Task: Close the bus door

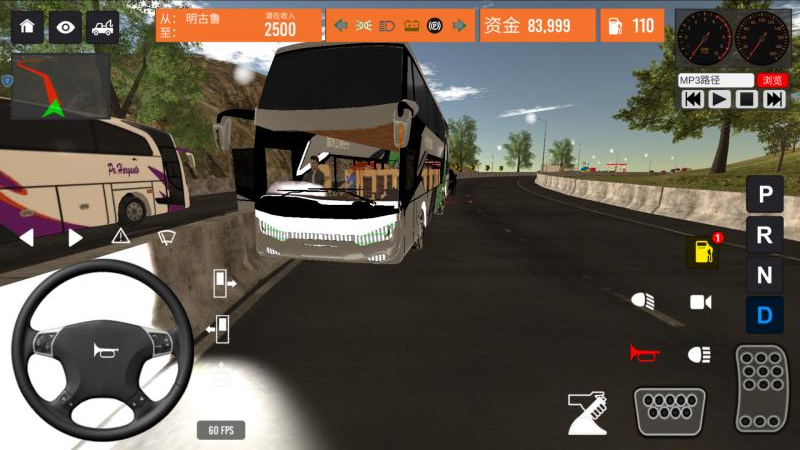Action: pos(218,327)
